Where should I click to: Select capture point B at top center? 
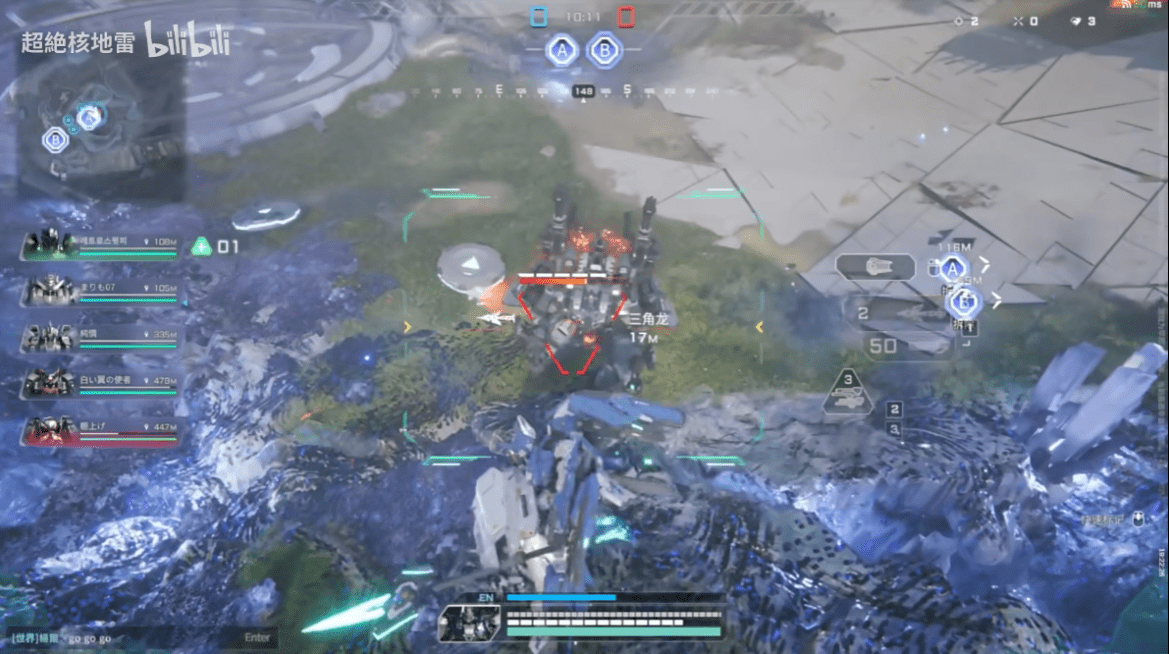602,49
